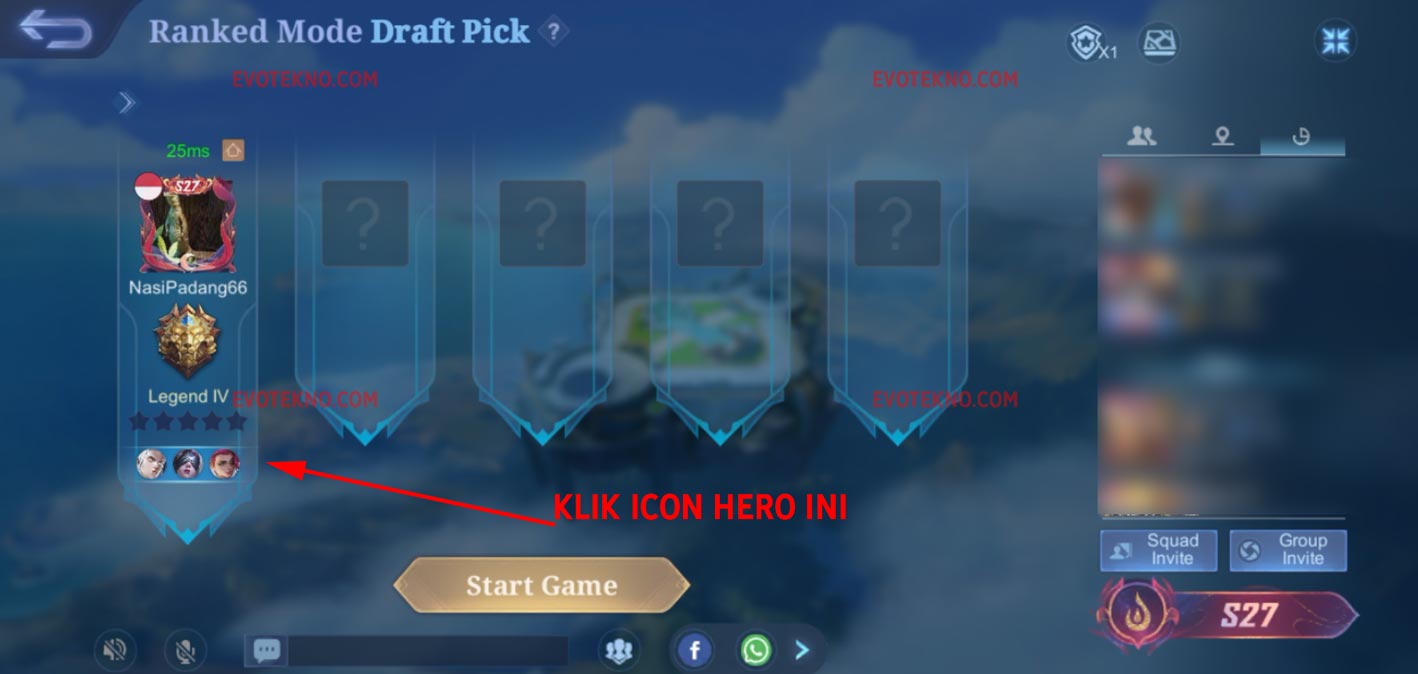Screen dimensions: 1418x674
Task: Open the S27 season flame banner
Action: (1227, 615)
